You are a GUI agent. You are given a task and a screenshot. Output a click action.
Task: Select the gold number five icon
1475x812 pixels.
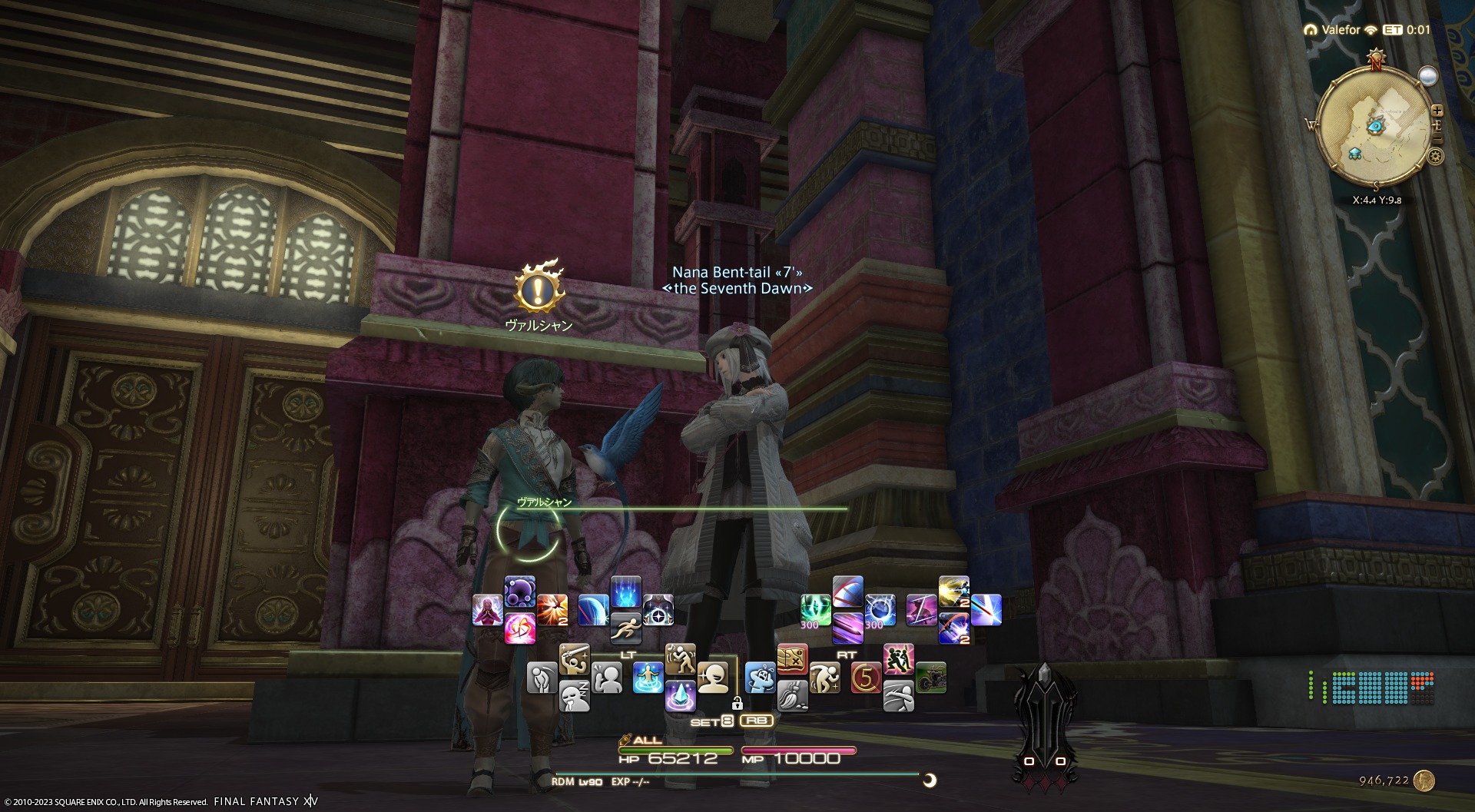(x=866, y=678)
